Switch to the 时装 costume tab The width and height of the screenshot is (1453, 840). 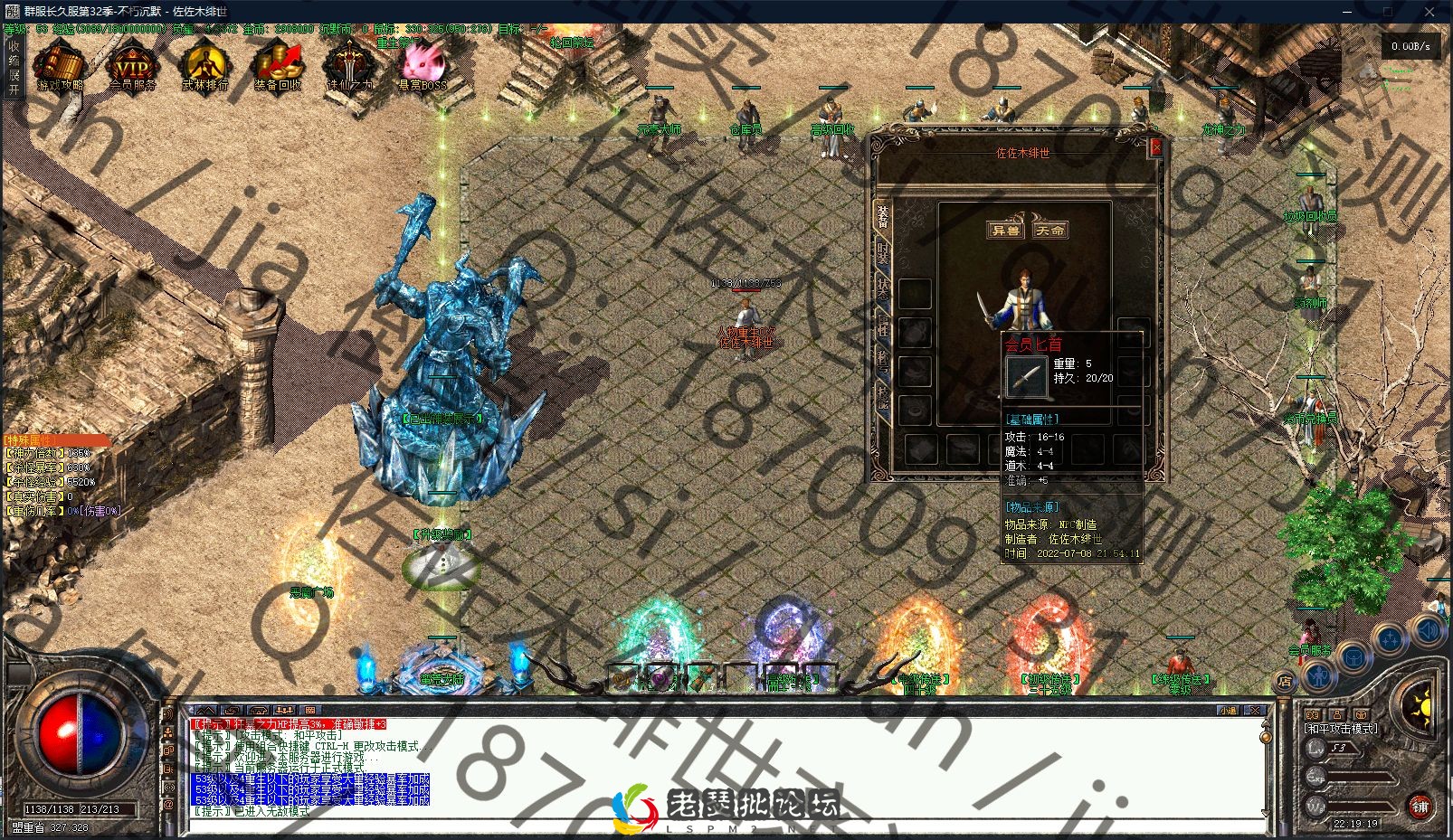click(883, 252)
